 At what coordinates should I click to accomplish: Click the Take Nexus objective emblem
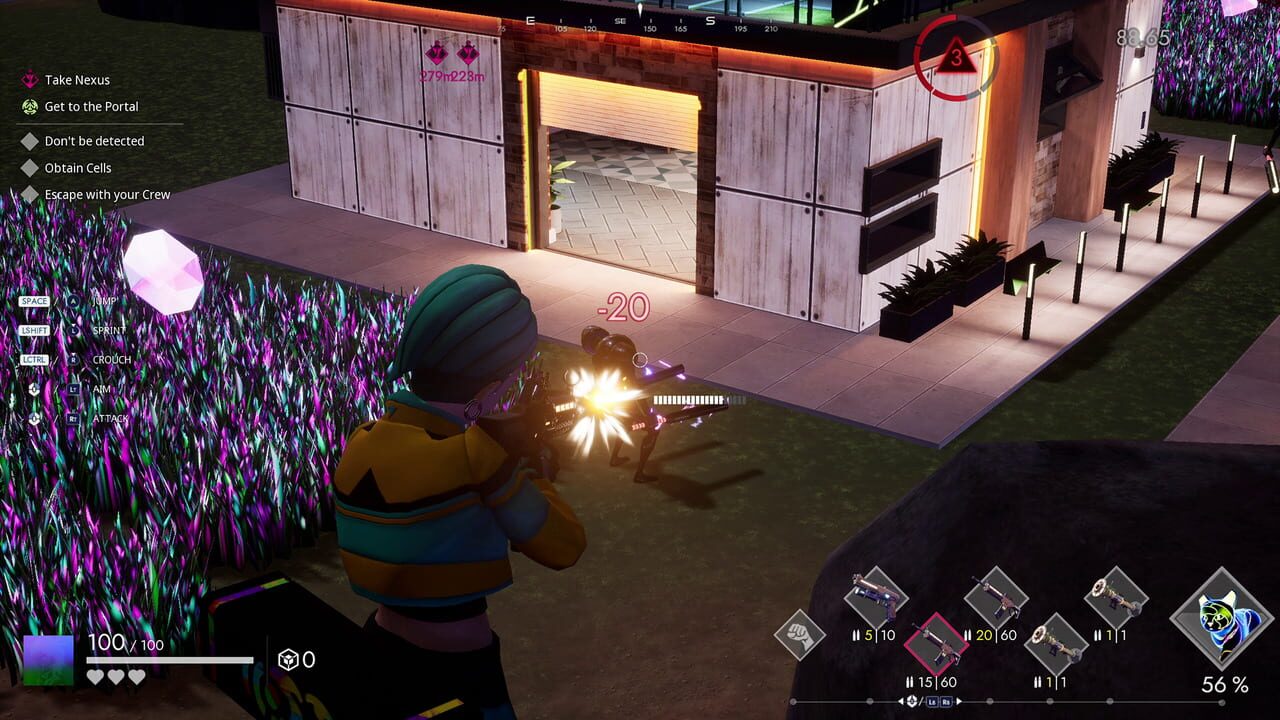click(x=29, y=80)
